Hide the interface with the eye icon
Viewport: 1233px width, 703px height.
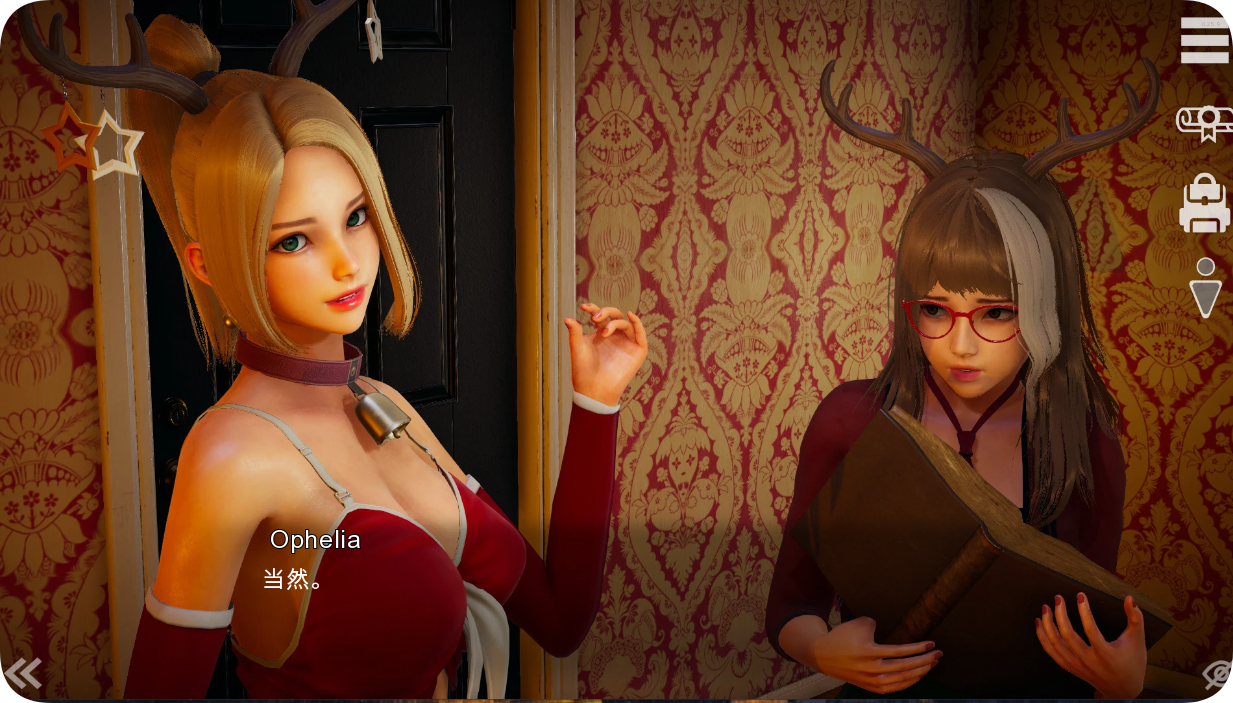pyautogui.click(x=1216, y=676)
